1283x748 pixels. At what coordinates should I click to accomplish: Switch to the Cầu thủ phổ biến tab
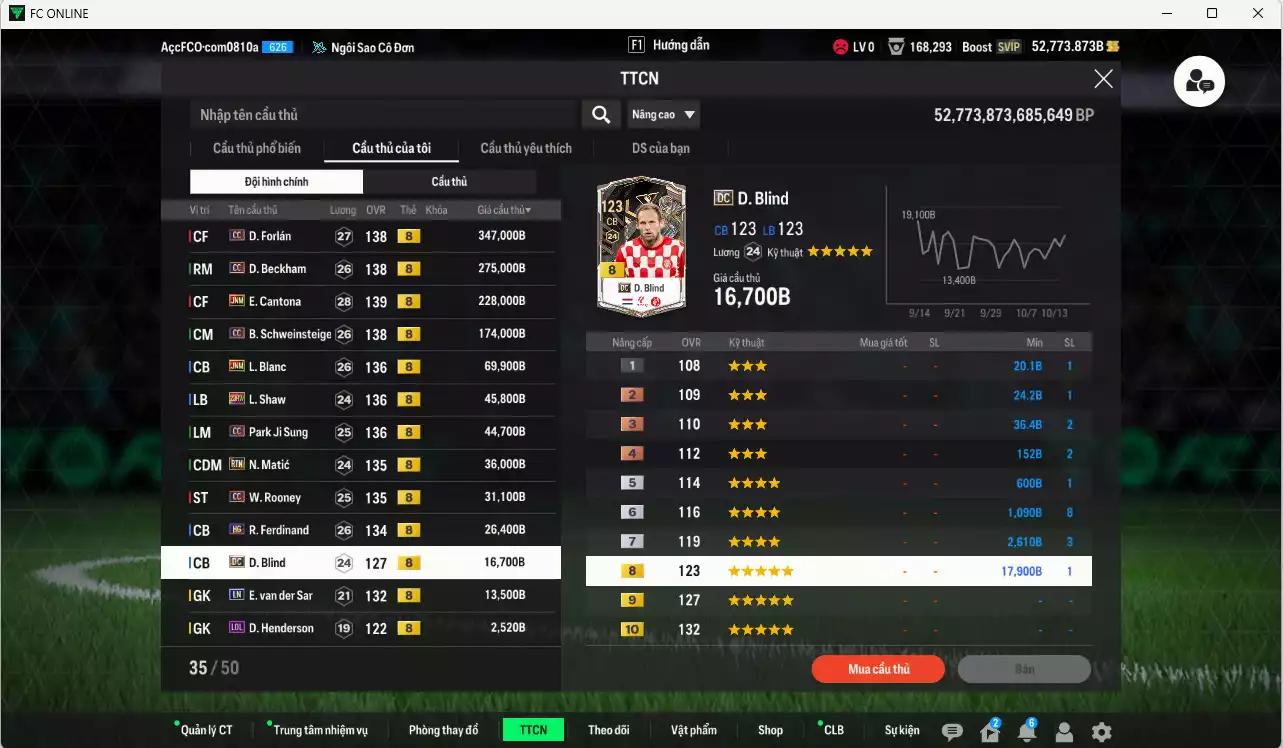tap(257, 147)
